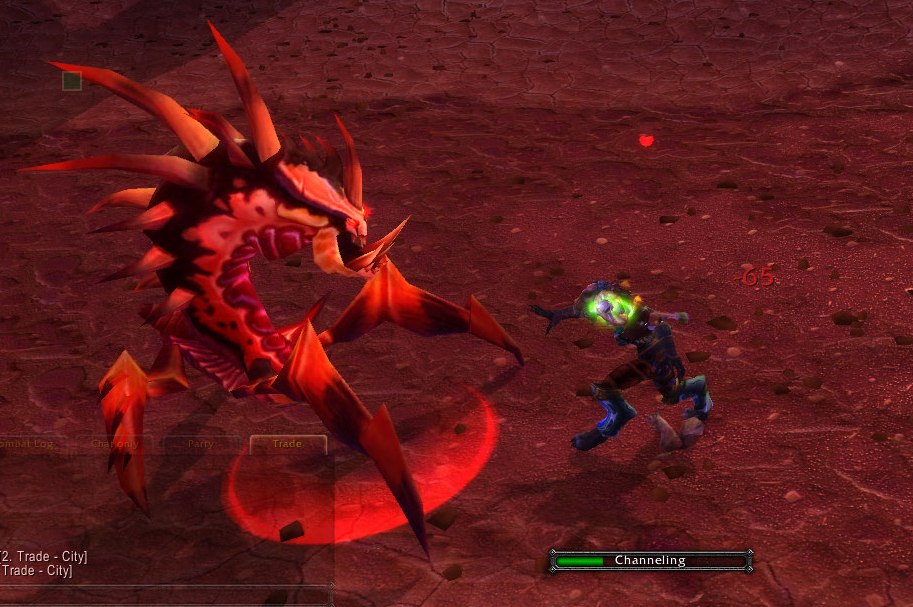
Task: Switch to the Trade chat tab
Action: tap(287, 444)
